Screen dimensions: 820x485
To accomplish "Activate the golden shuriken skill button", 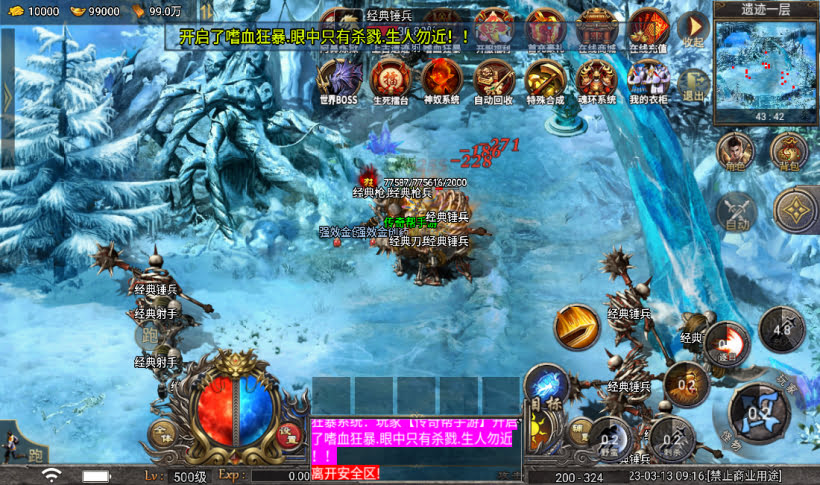I will (796, 209).
